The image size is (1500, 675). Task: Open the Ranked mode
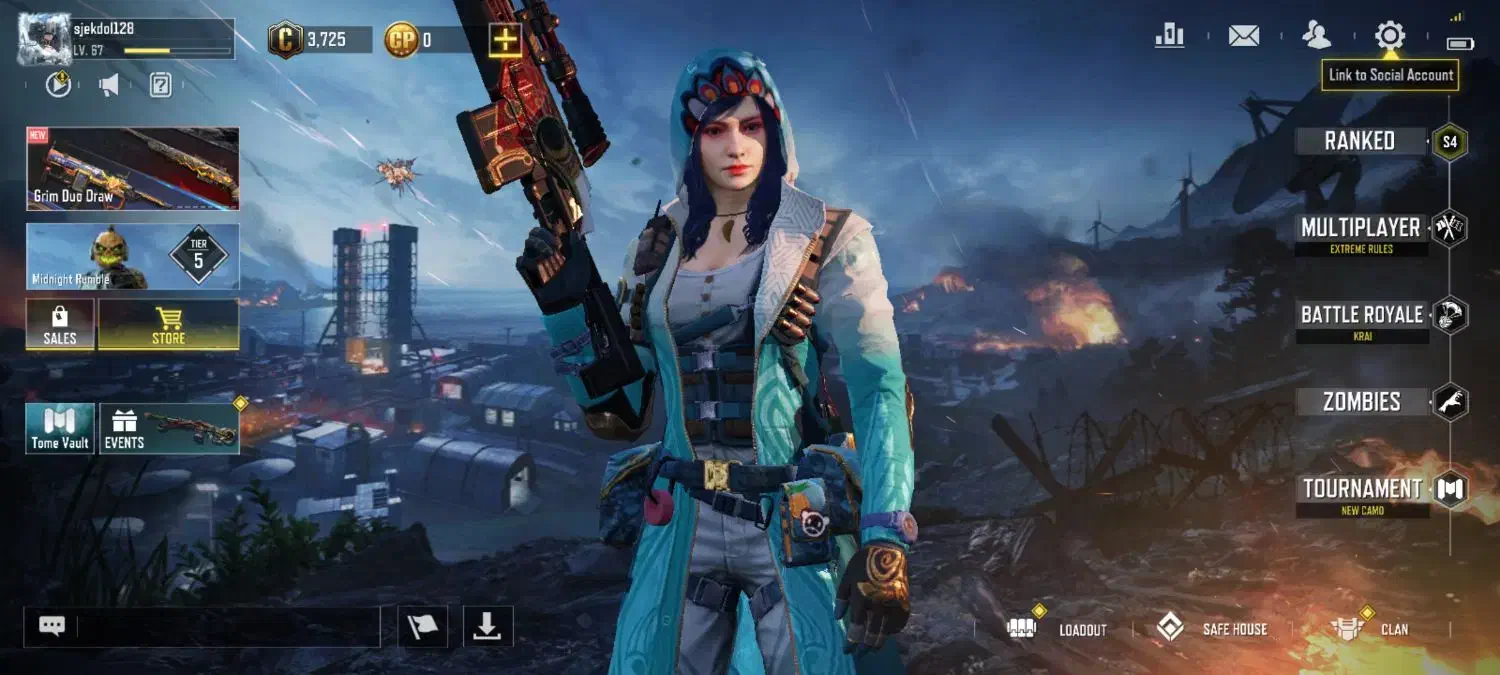pos(1360,142)
